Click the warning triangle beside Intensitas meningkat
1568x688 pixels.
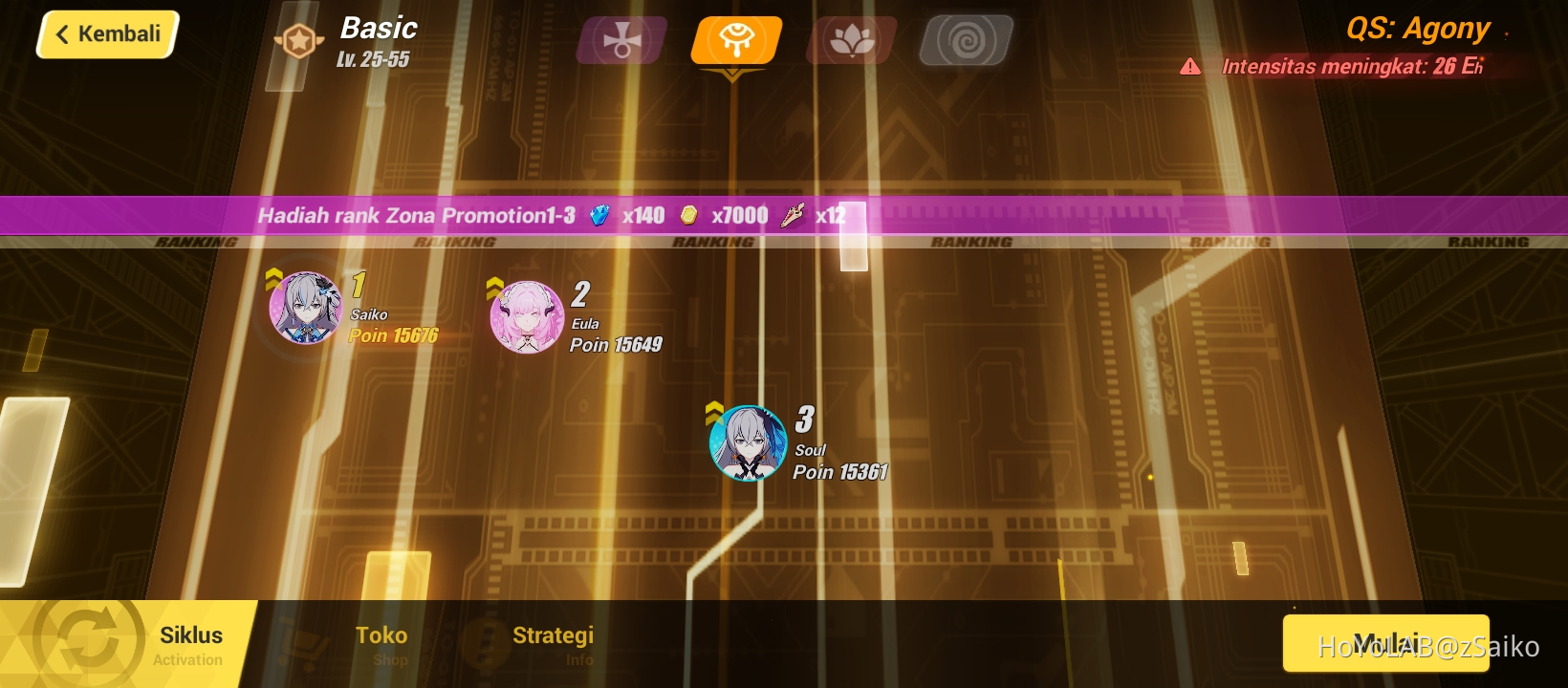(x=1190, y=67)
